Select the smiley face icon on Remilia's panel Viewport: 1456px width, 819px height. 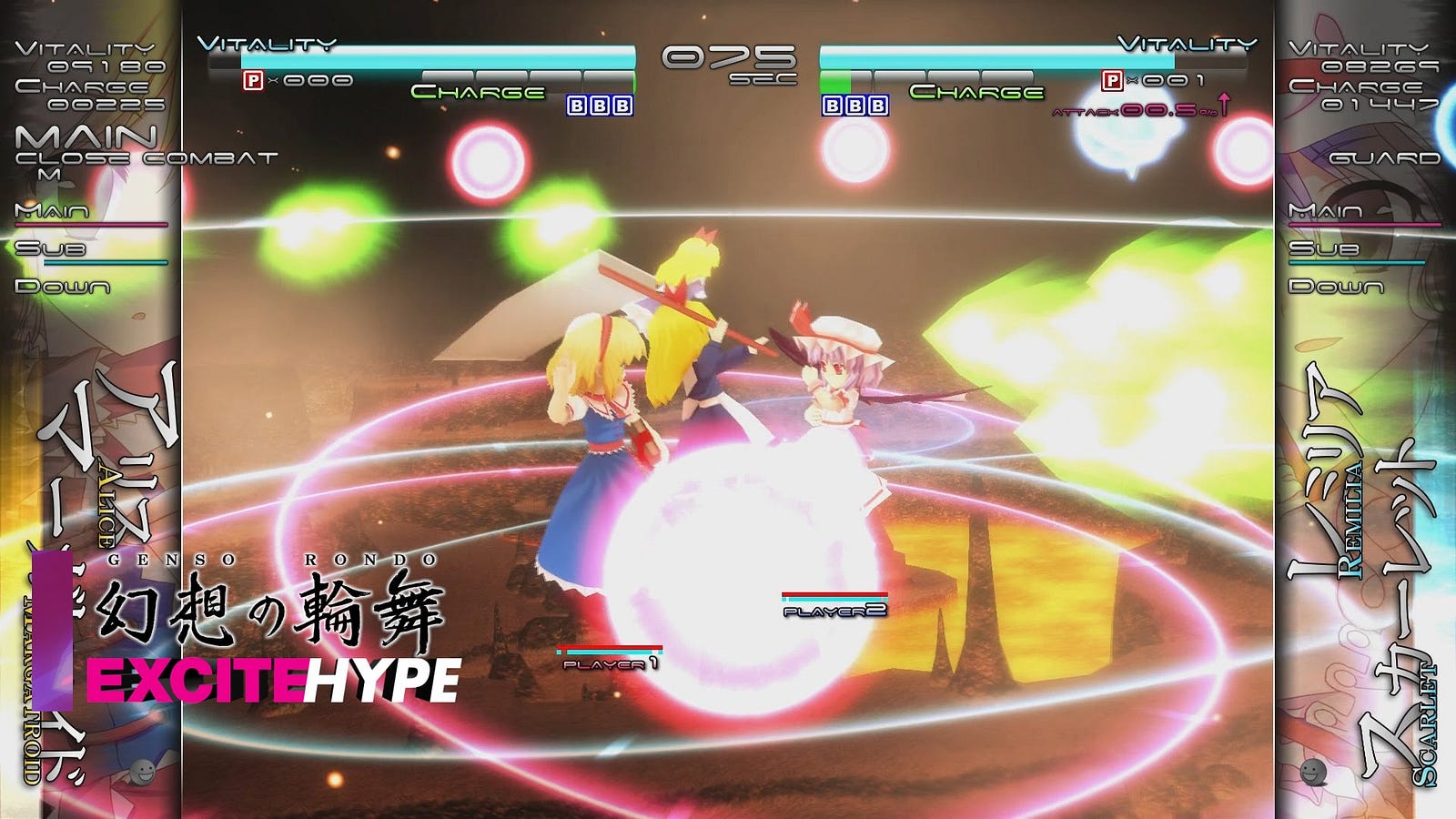(1313, 773)
